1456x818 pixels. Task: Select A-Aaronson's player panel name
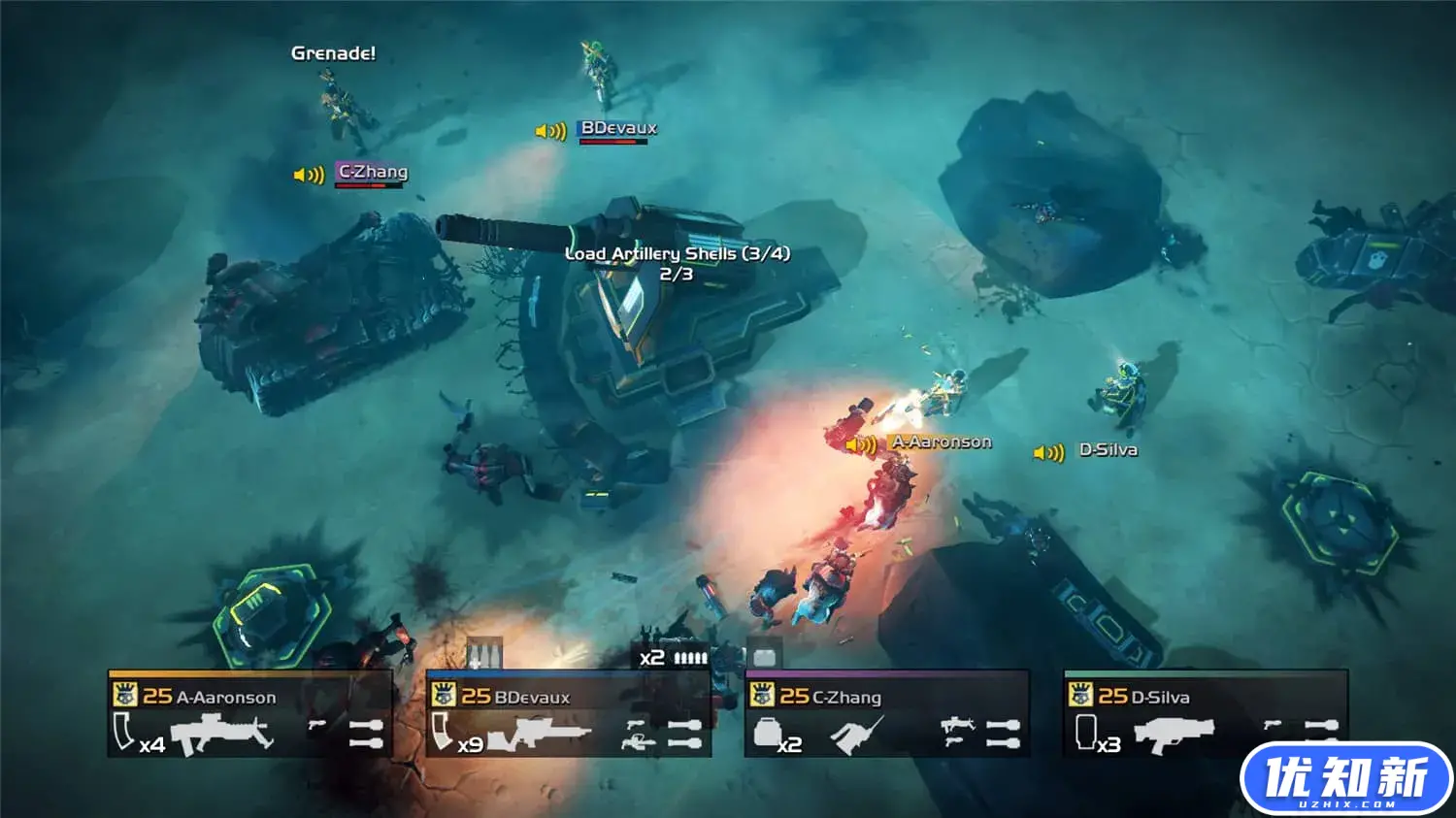[x=225, y=697]
